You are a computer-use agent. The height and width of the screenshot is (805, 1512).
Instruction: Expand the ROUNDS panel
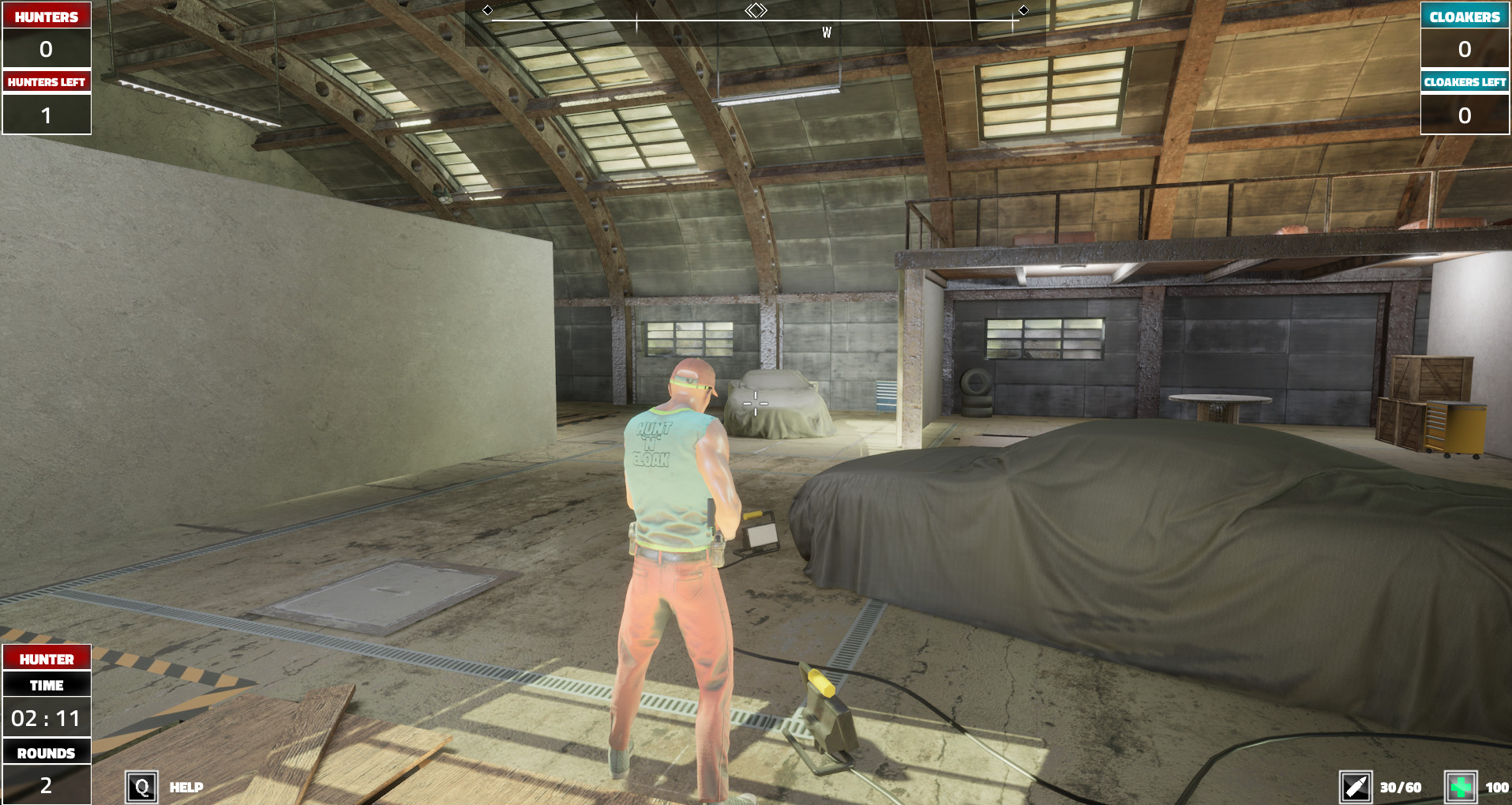click(x=46, y=752)
